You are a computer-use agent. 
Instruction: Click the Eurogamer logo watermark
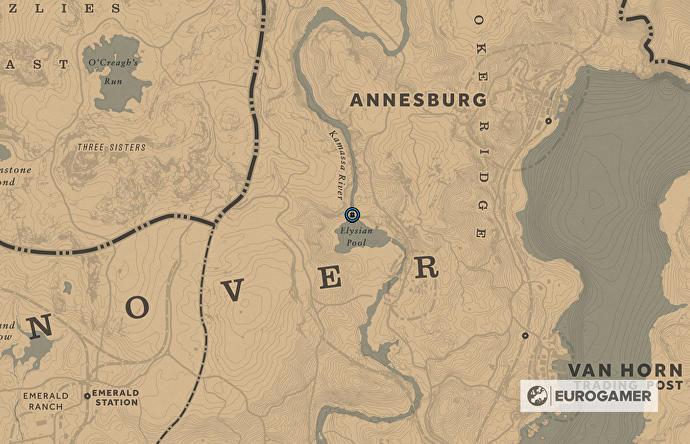pos(588,396)
